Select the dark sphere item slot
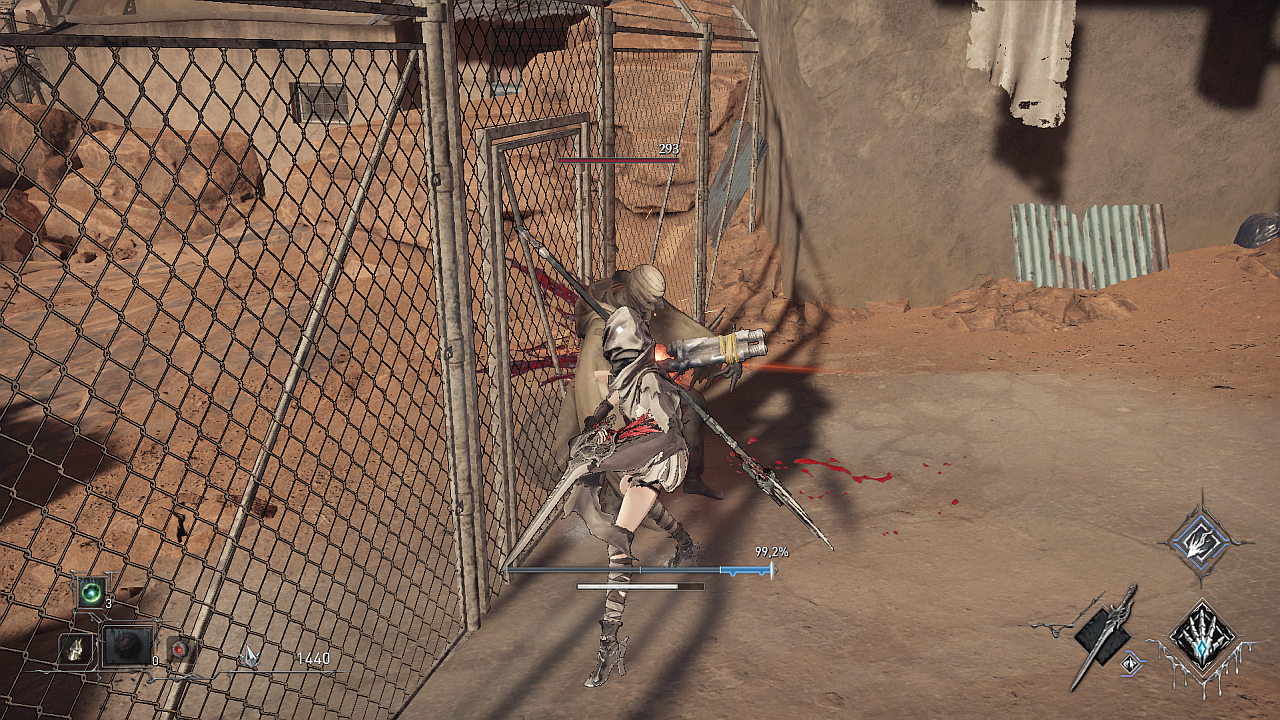Image resolution: width=1280 pixels, height=720 pixels. (x=127, y=647)
